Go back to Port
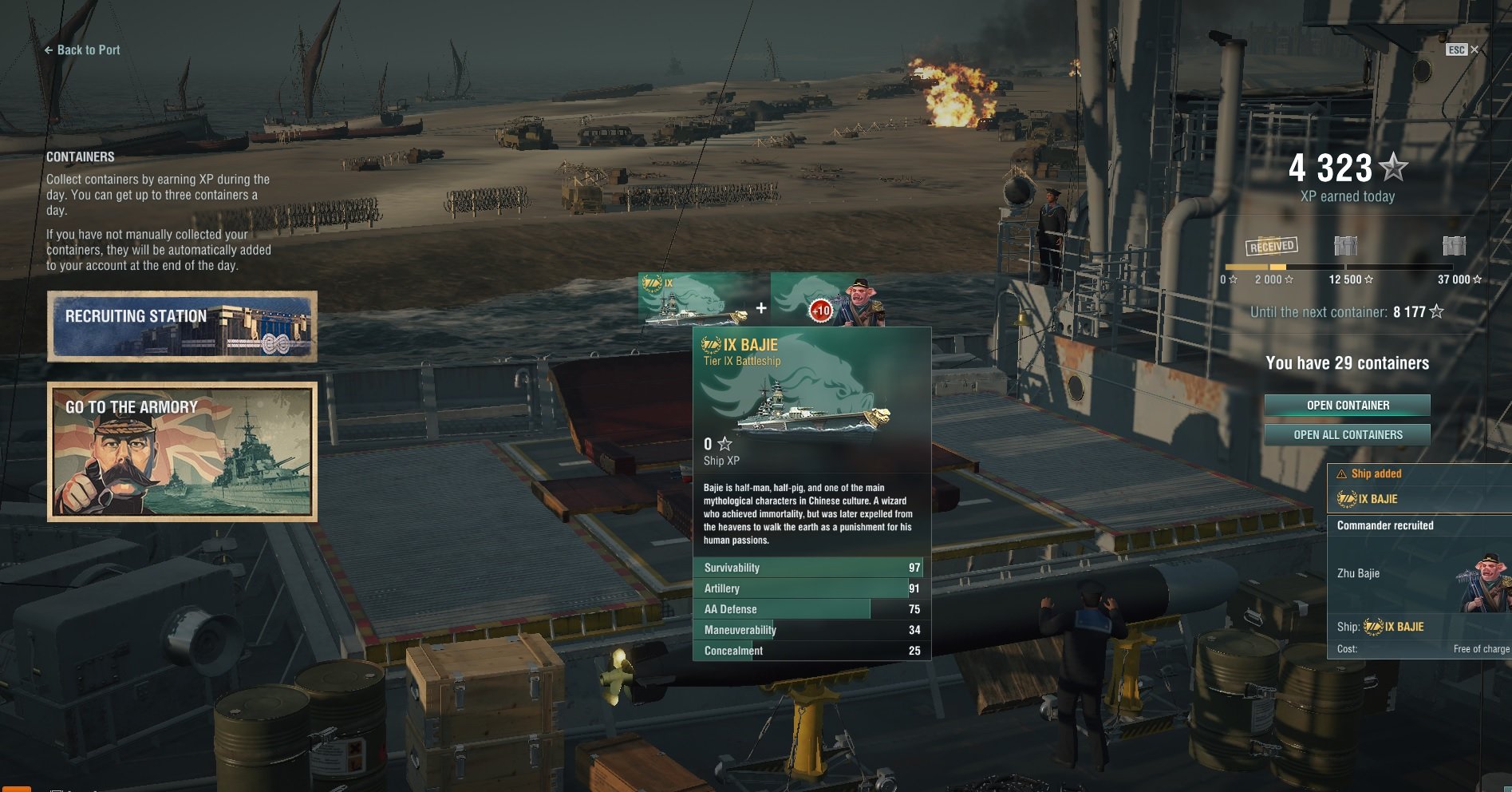 coord(82,49)
